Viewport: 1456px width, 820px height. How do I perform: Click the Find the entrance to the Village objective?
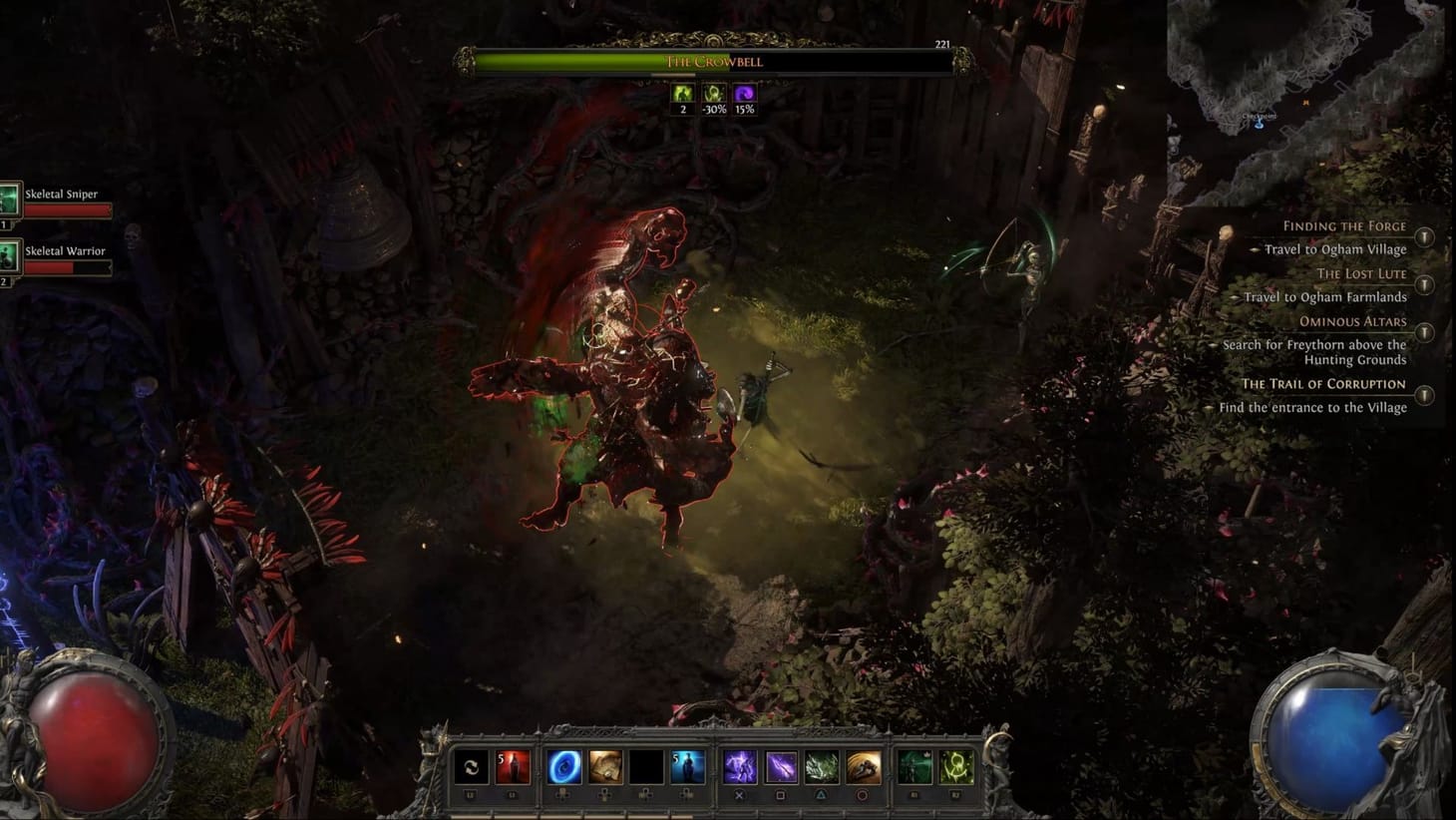pos(1314,407)
